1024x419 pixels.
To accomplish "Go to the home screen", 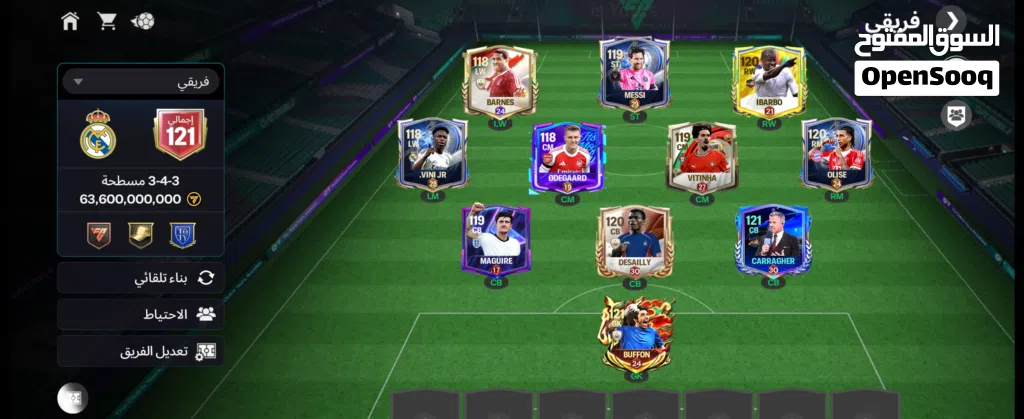I will (x=70, y=21).
